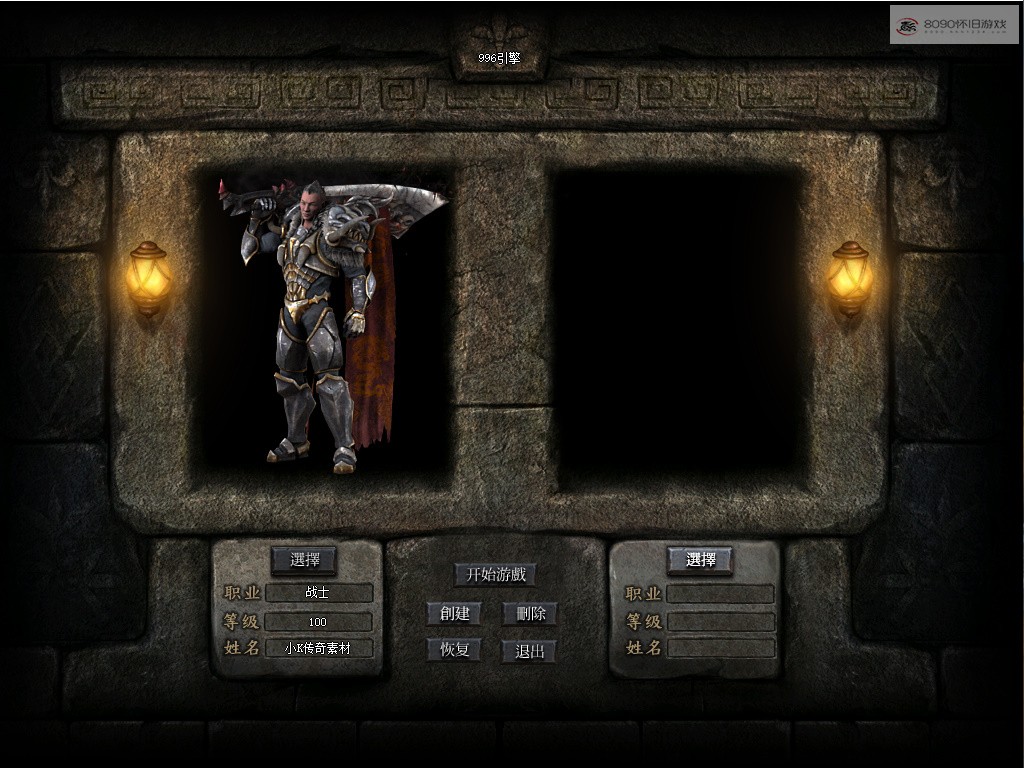Restore a character with 恢复
The height and width of the screenshot is (768, 1024).
(x=453, y=649)
